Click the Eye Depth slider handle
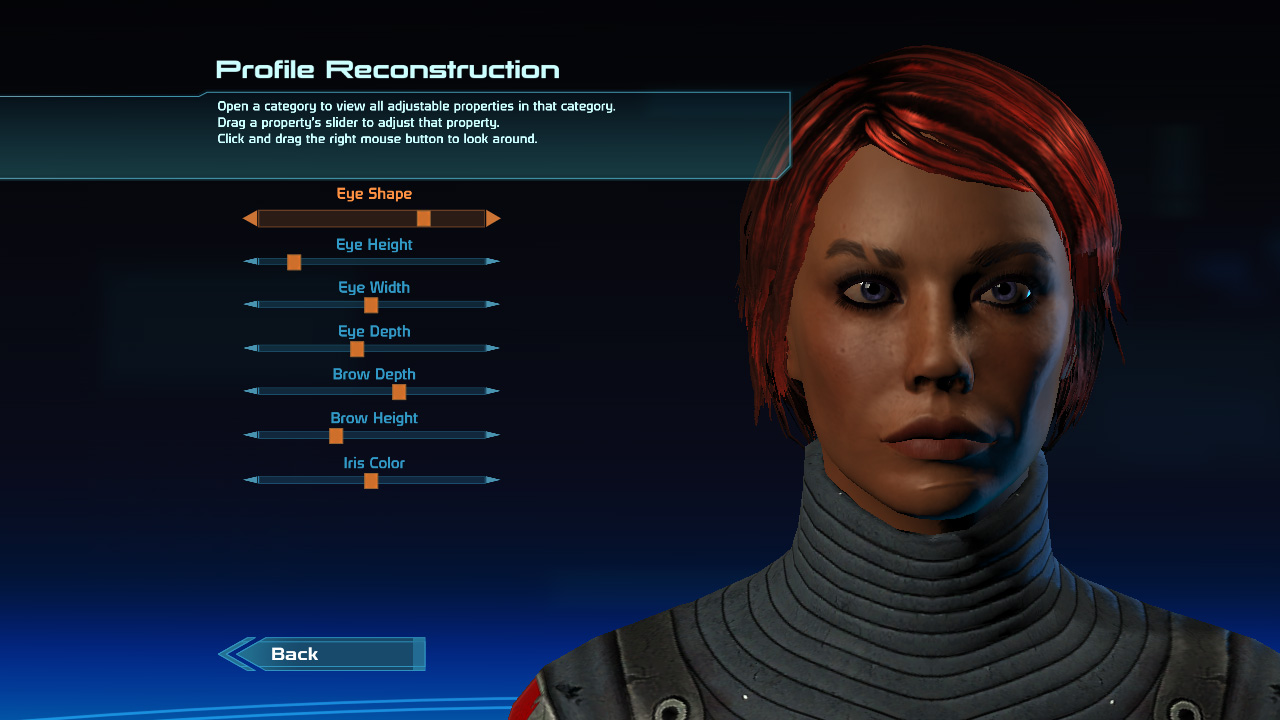The image size is (1280, 720). pyautogui.click(x=357, y=349)
